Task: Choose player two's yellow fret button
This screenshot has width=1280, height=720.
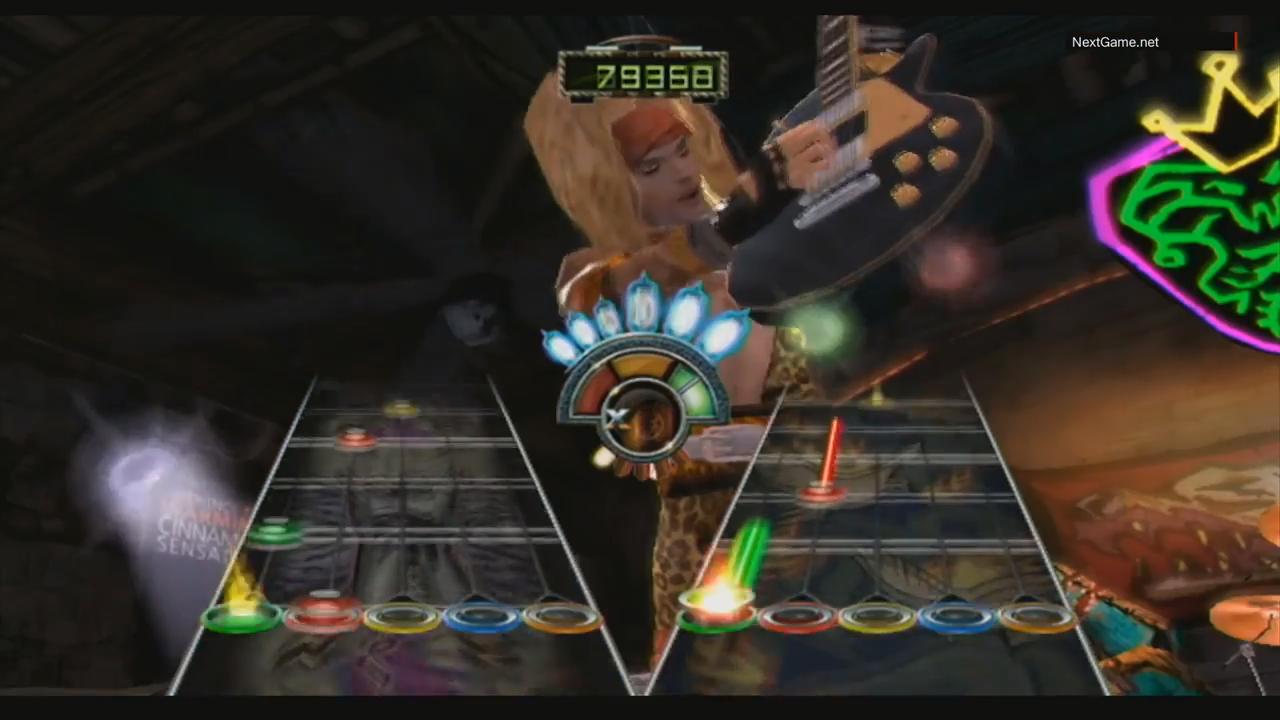Action: 877,617
